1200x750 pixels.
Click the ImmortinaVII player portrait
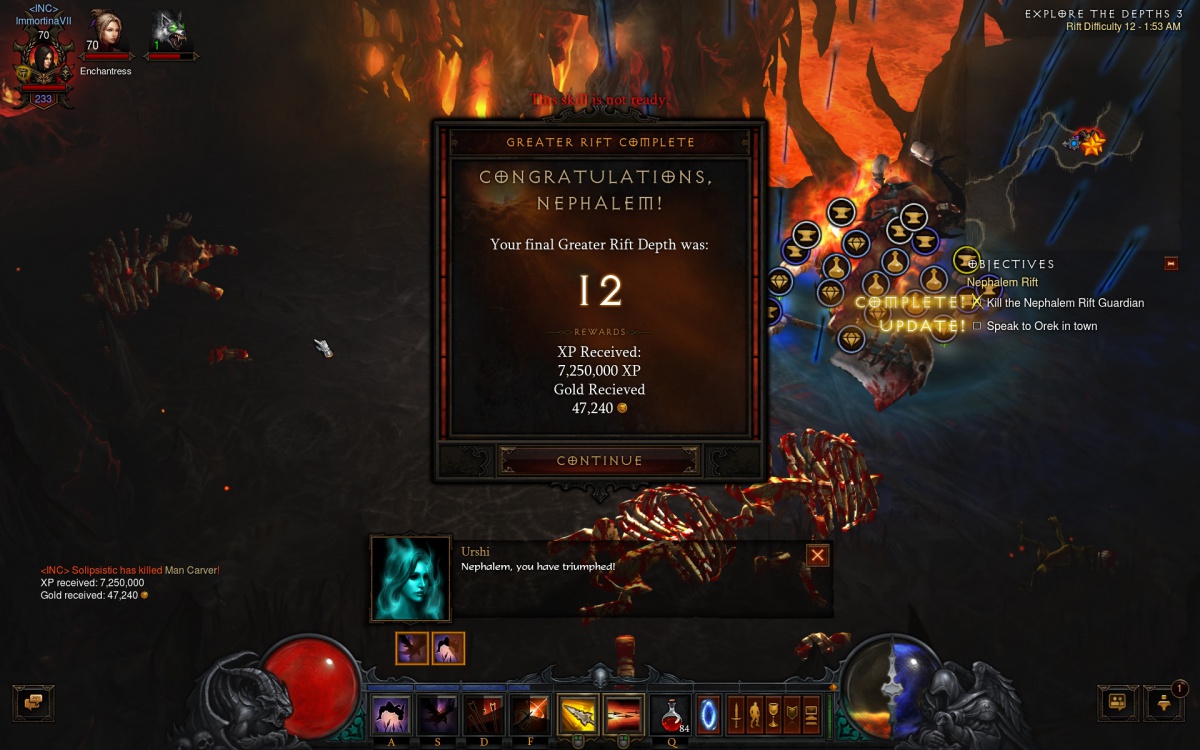[44, 60]
